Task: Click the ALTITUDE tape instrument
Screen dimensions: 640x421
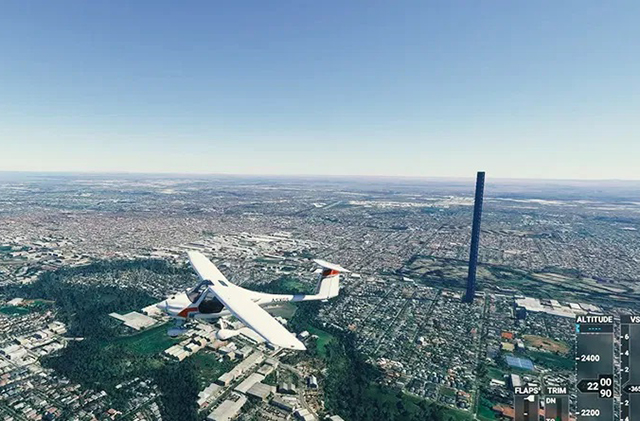Action: click(x=594, y=372)
